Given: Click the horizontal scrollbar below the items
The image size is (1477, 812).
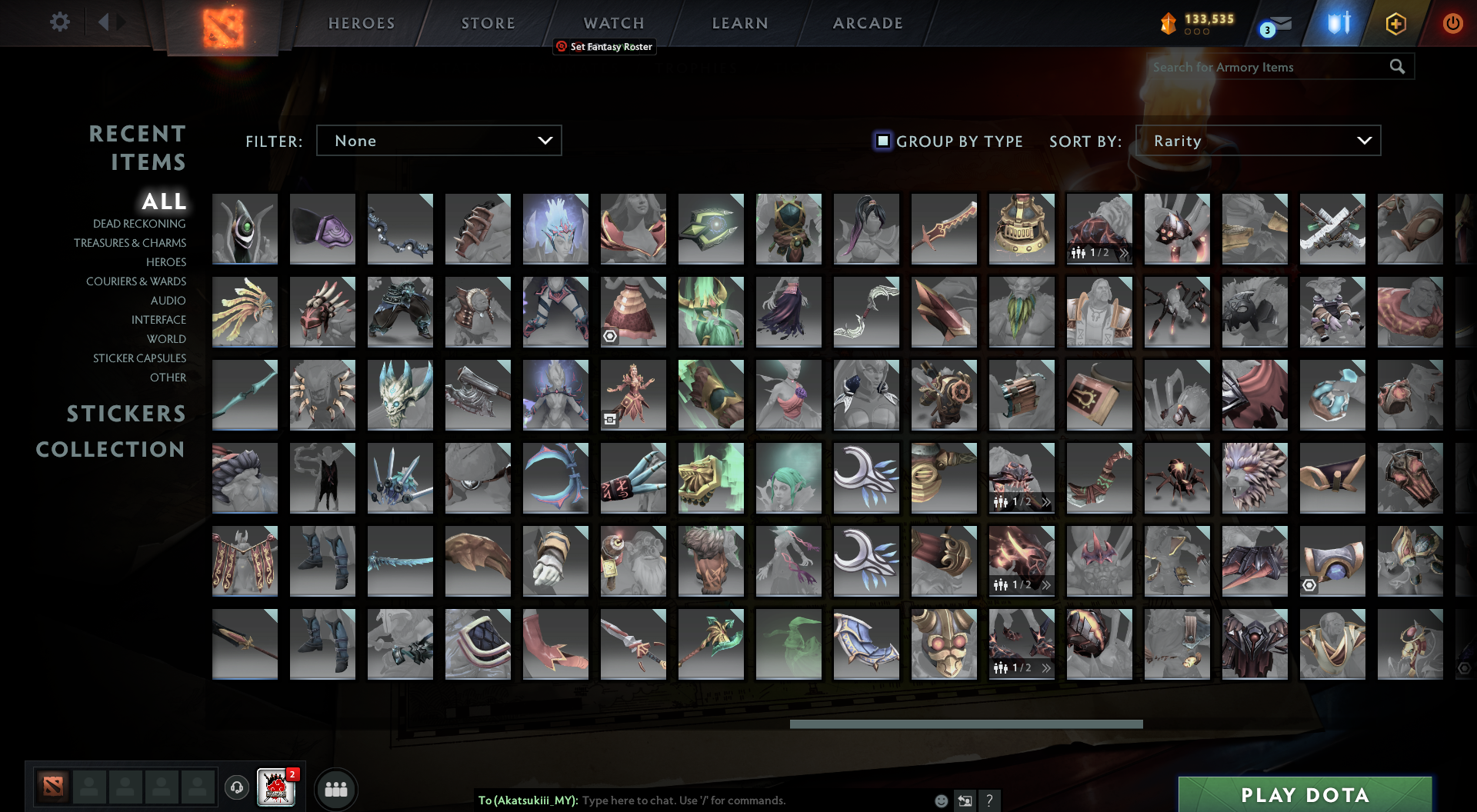Looking at the screenshot, I should point(965,724).
